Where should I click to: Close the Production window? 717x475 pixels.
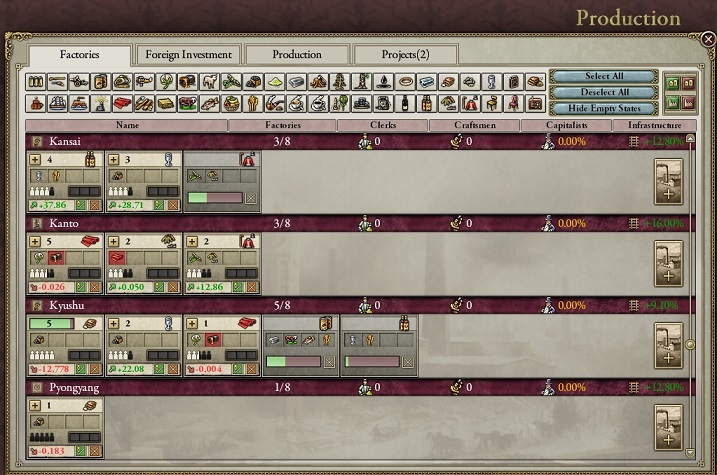[x=708, y=40]
